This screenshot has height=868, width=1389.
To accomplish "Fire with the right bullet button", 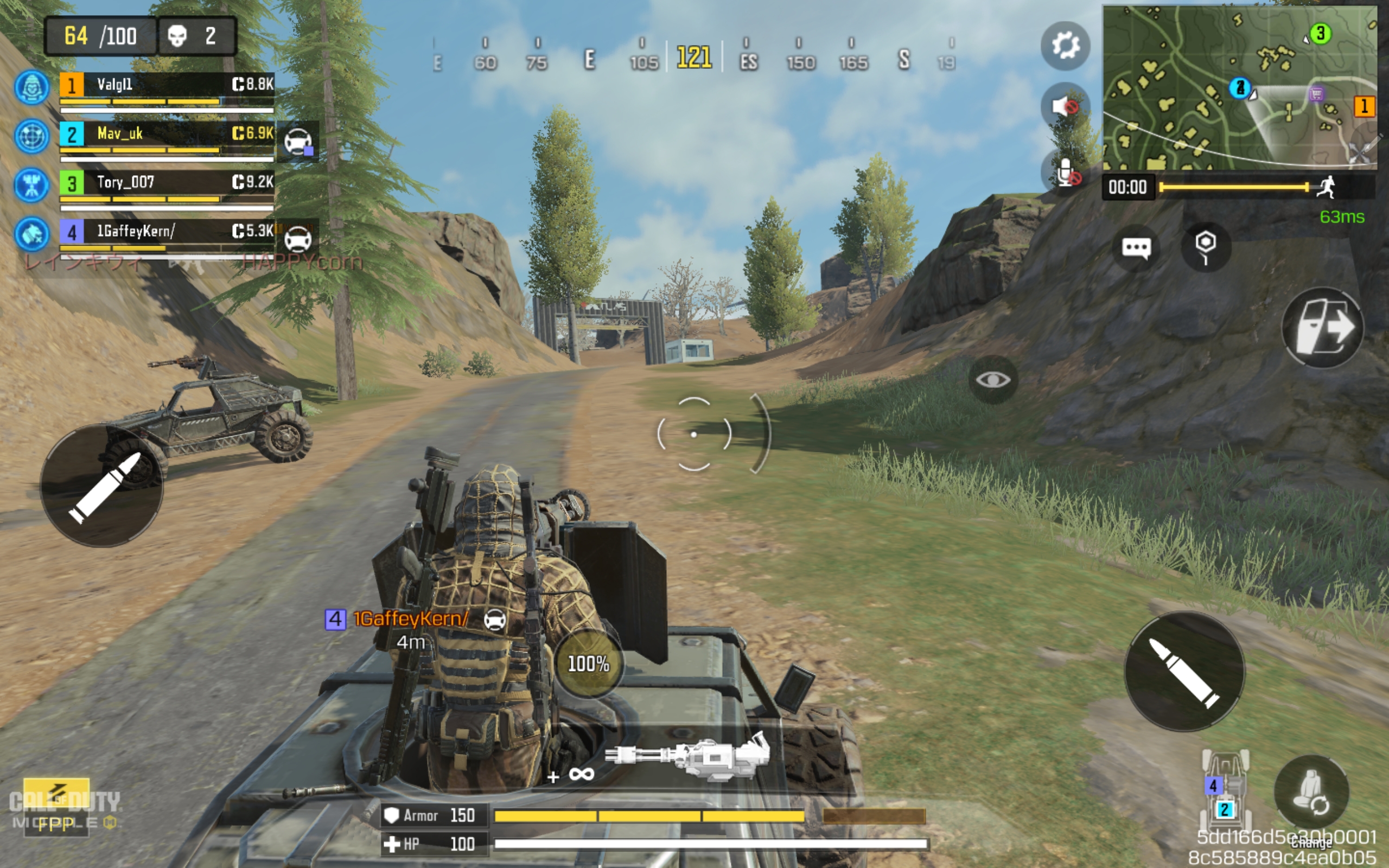I will [1184, 671].
